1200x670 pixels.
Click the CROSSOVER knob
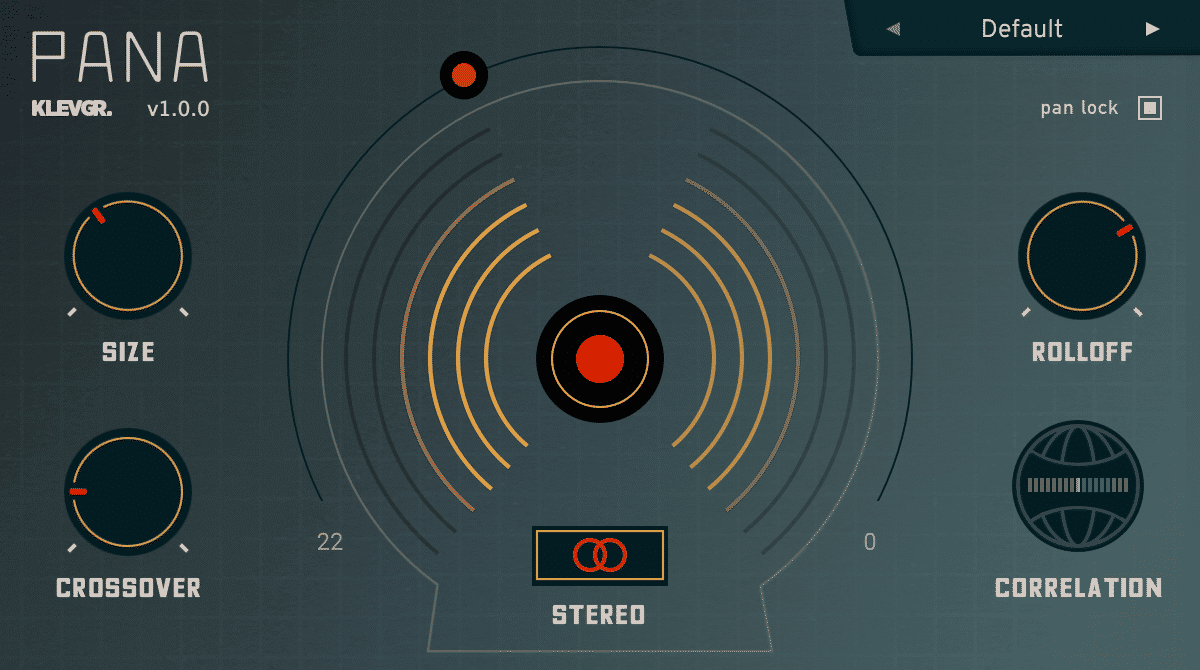click(128, 492)
